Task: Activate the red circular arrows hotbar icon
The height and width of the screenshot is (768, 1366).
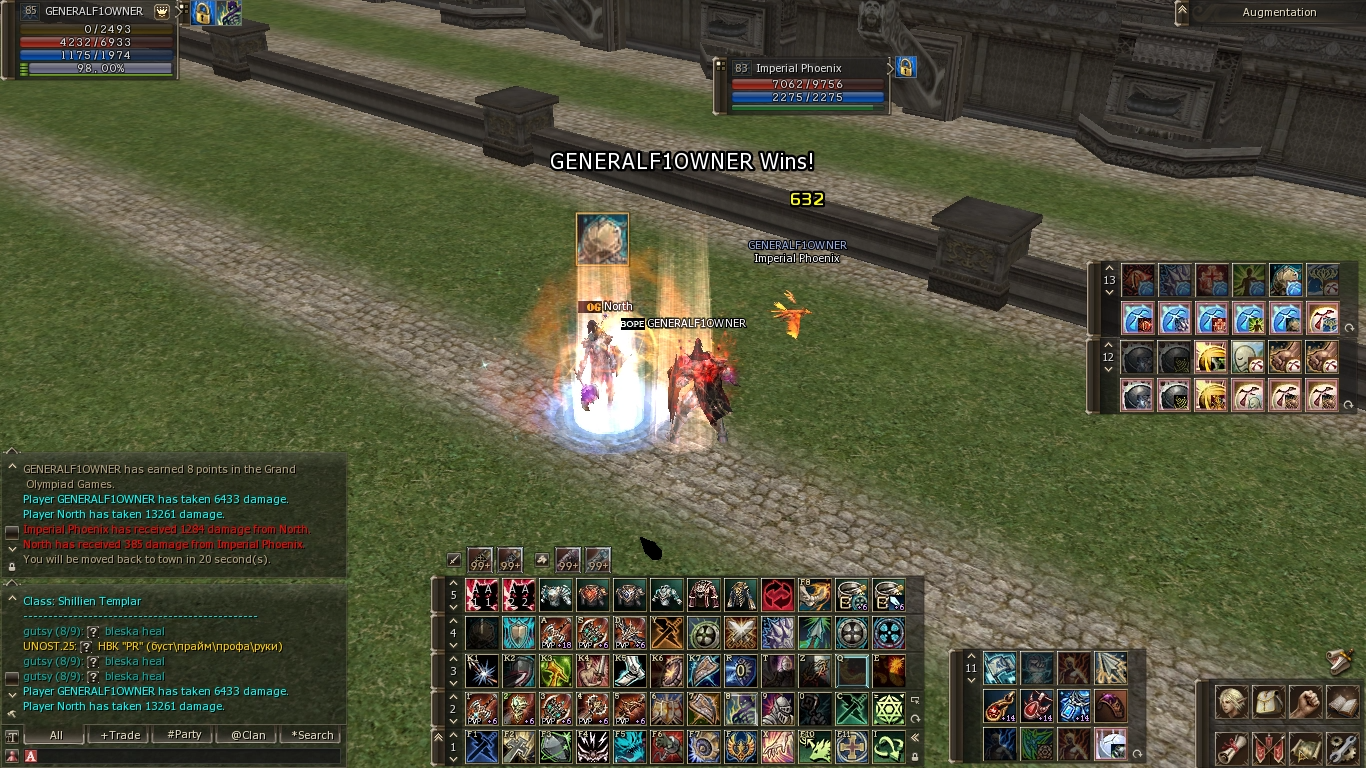Action: pyautogui.click(x=778, y=596)
